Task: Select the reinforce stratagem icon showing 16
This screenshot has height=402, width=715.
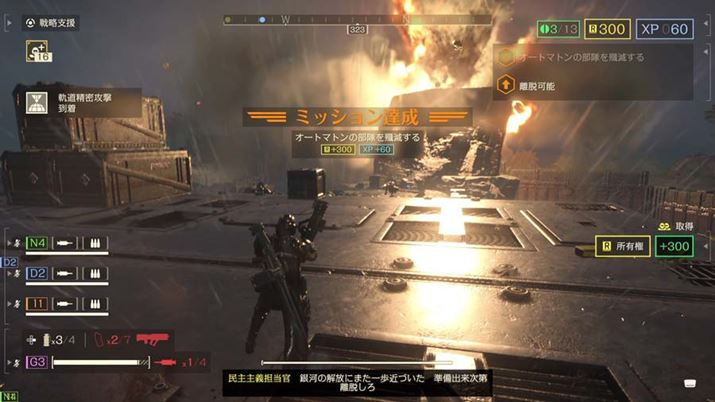Action: (x=40, y=53)
